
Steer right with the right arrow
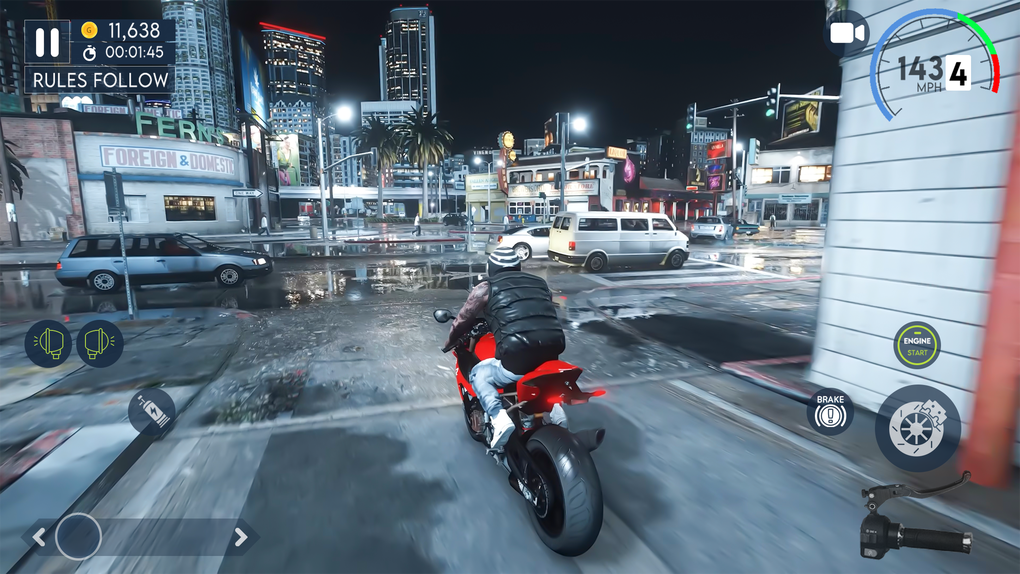[x=240, y=537]
